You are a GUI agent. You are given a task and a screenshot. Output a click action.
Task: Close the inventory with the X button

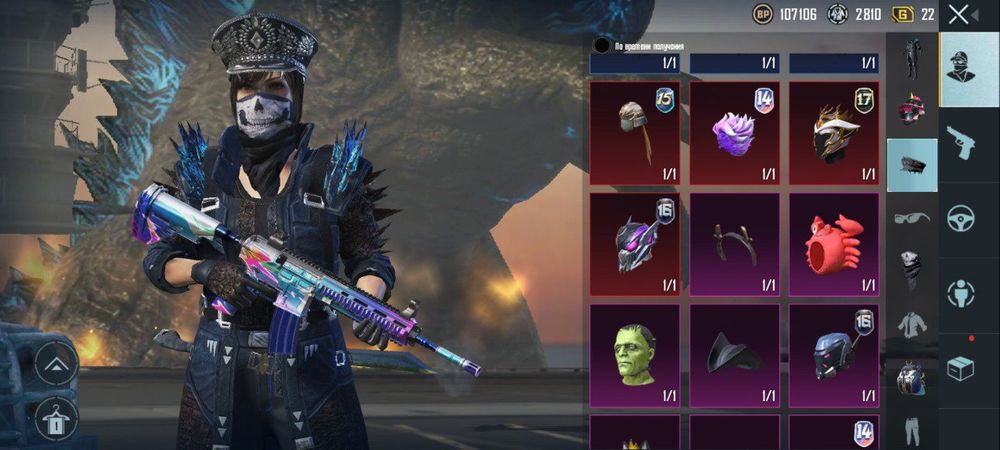click(959, 14)
